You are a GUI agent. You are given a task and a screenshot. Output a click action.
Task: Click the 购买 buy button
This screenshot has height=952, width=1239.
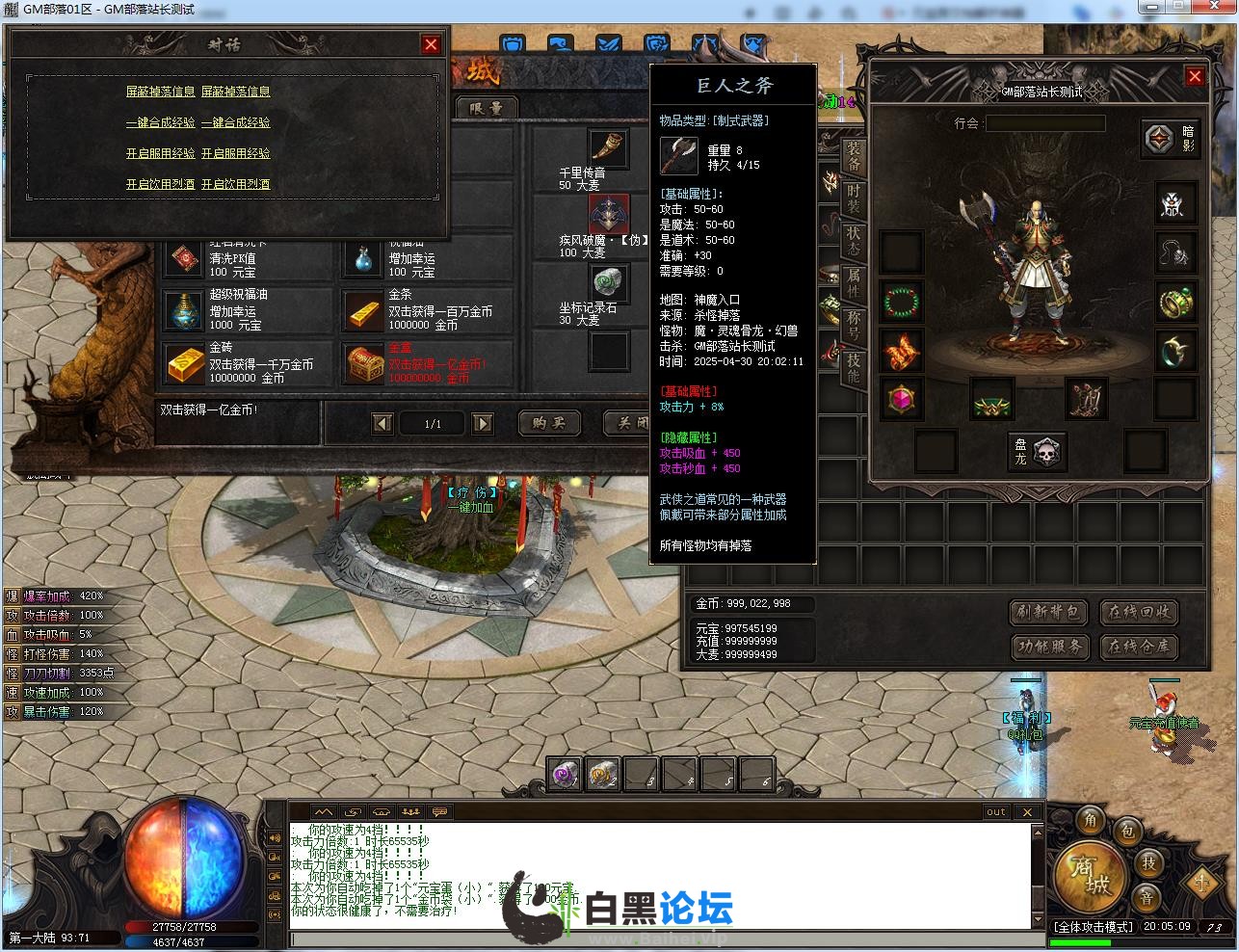point(549,423)
